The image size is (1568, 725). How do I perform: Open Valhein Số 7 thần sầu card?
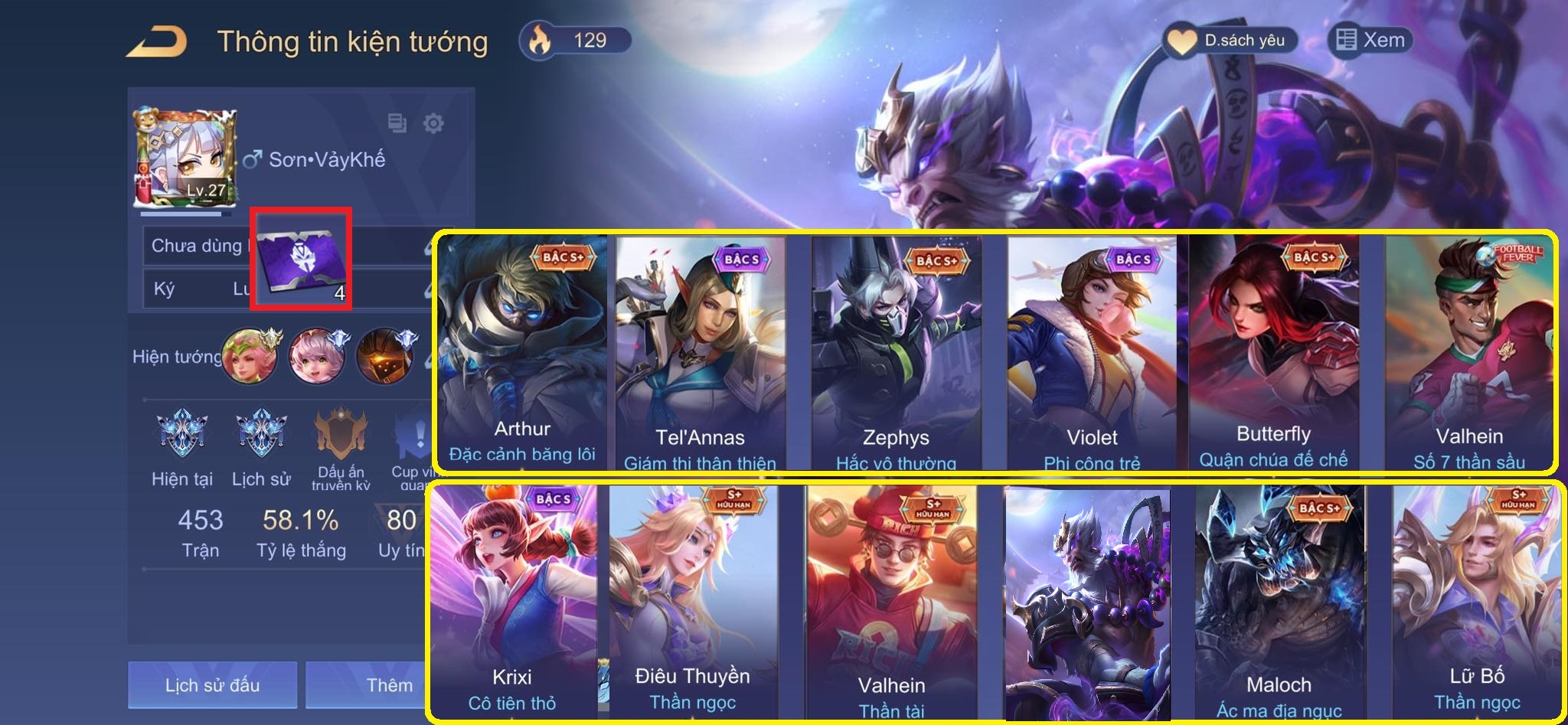pyautogui.click(x=1469, y=352)
